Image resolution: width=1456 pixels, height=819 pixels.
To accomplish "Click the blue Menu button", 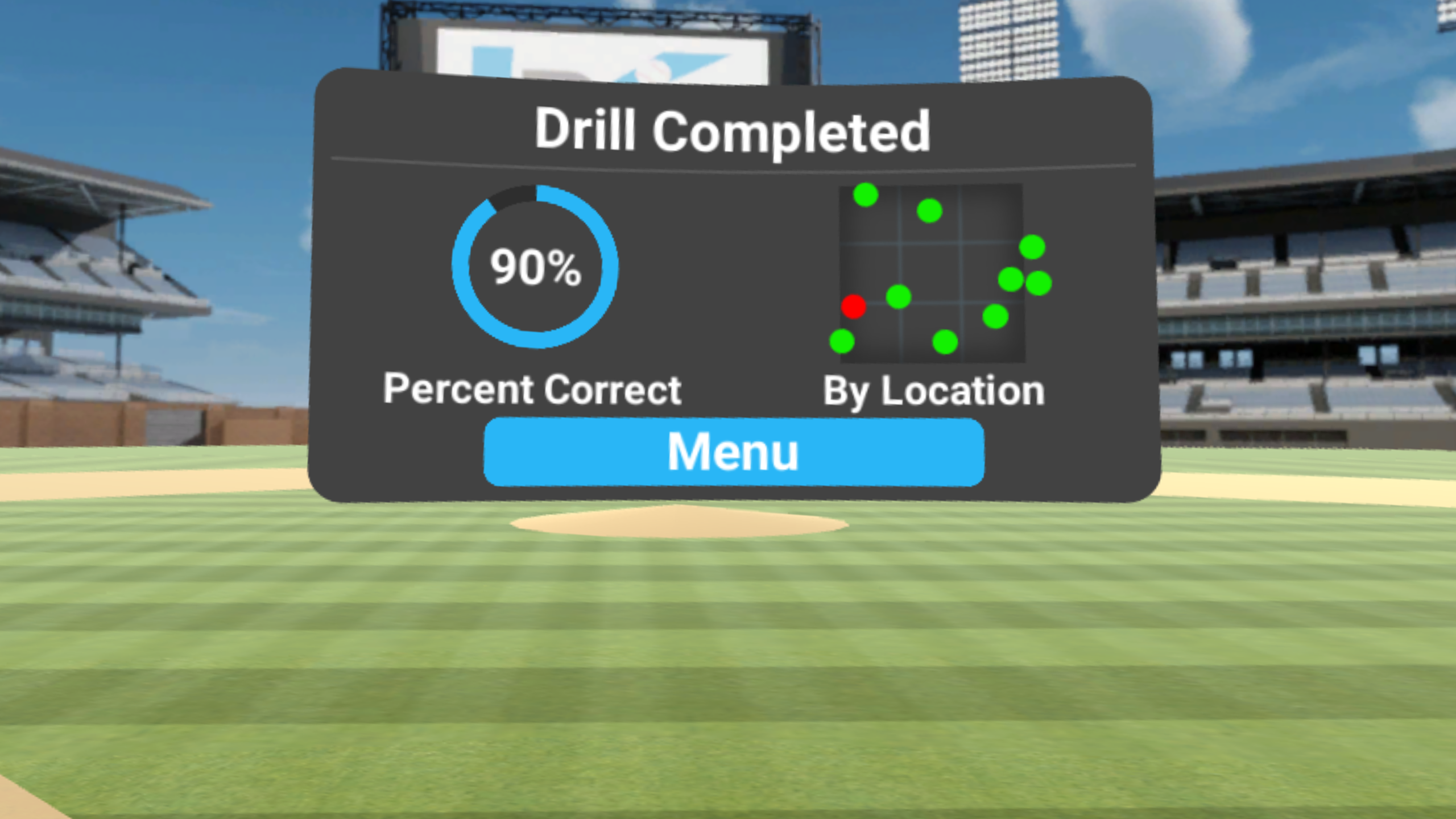I will (734, 452).
